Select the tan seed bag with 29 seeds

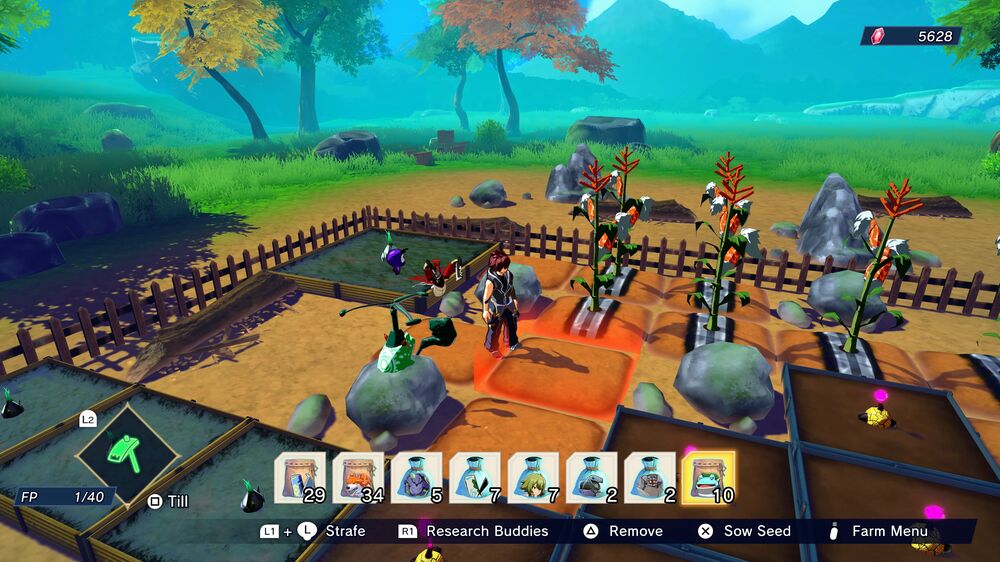point(299,478)
